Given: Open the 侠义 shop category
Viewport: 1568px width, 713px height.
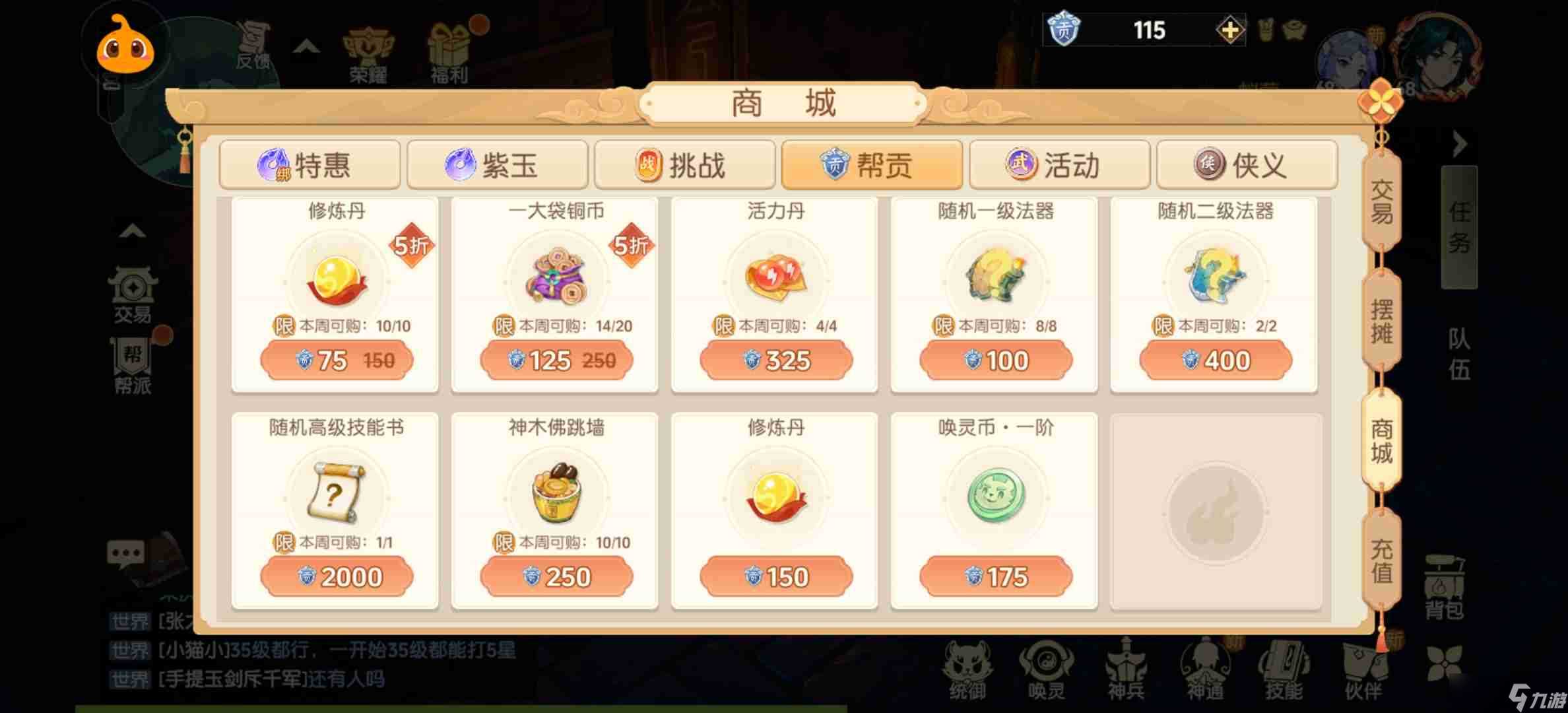Looking at the screenshot, I should coord(1247,166).
